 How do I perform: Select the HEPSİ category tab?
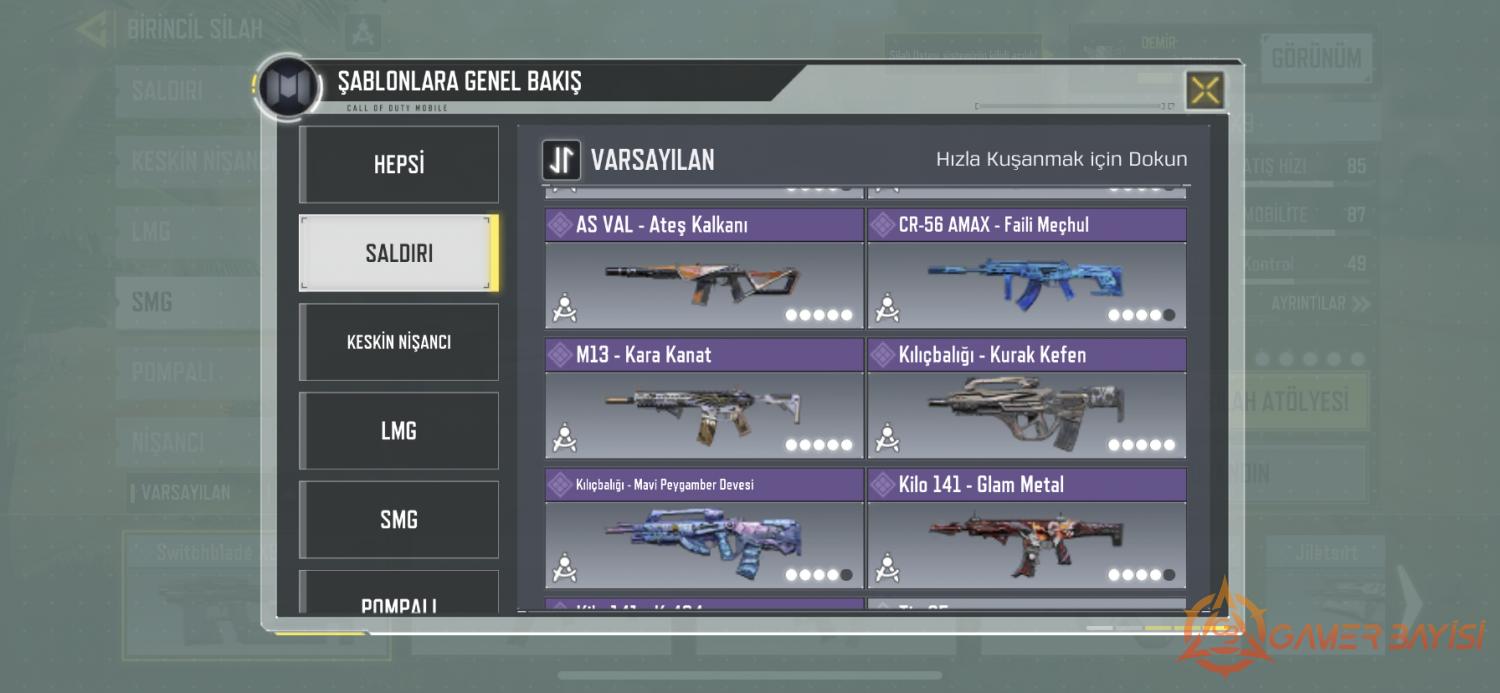399,164
